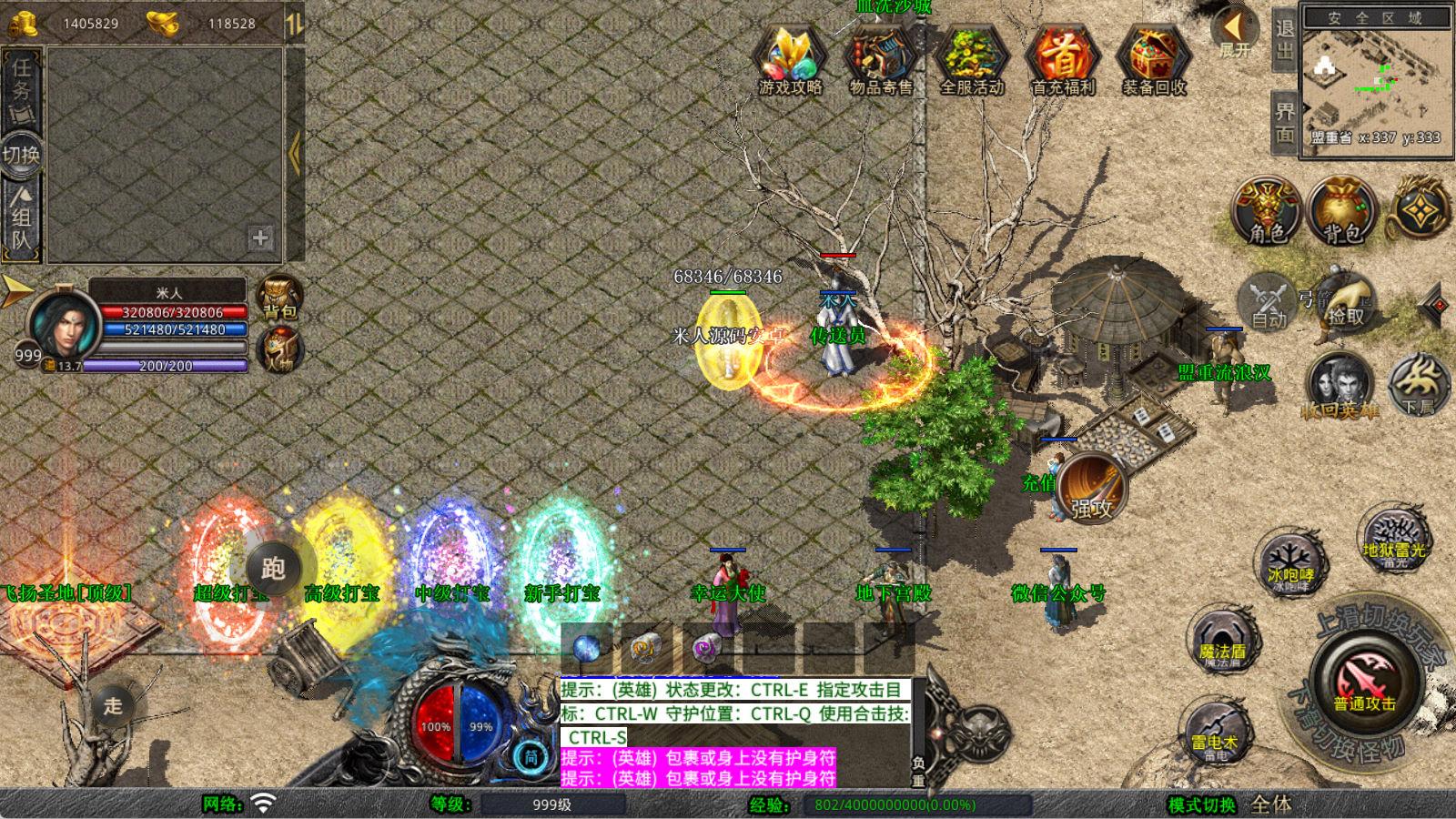Open the 首充福利 first-recharge bonus

point(1062,60)
